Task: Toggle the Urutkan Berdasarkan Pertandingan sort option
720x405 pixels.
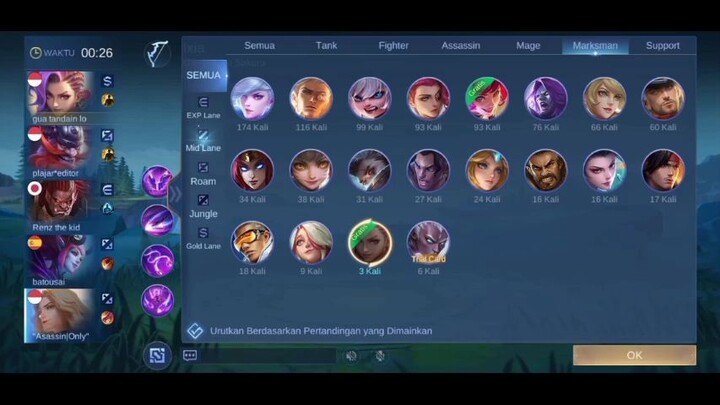Action: (x=195, y=331)
